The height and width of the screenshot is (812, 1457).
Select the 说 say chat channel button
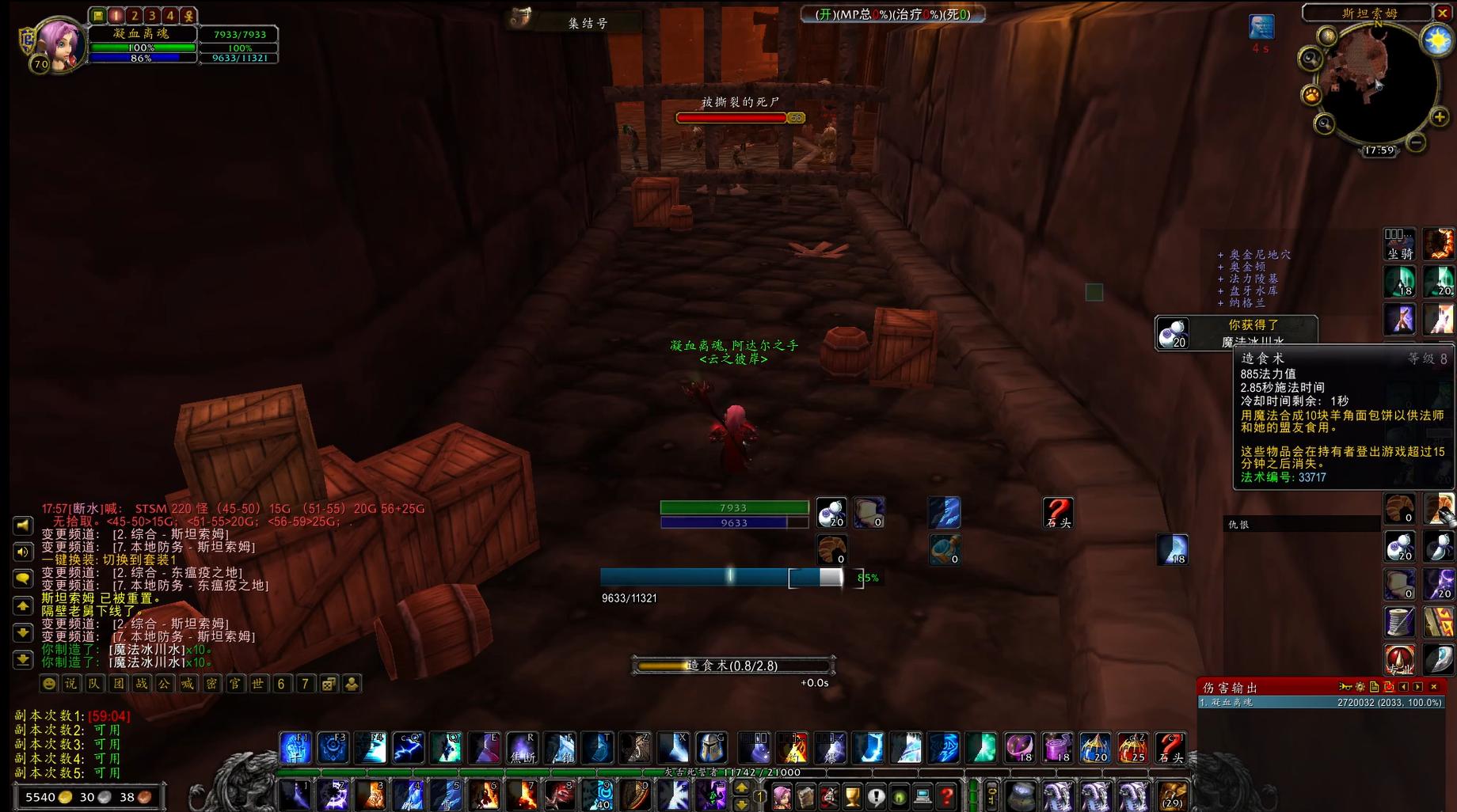click(71, 684)
